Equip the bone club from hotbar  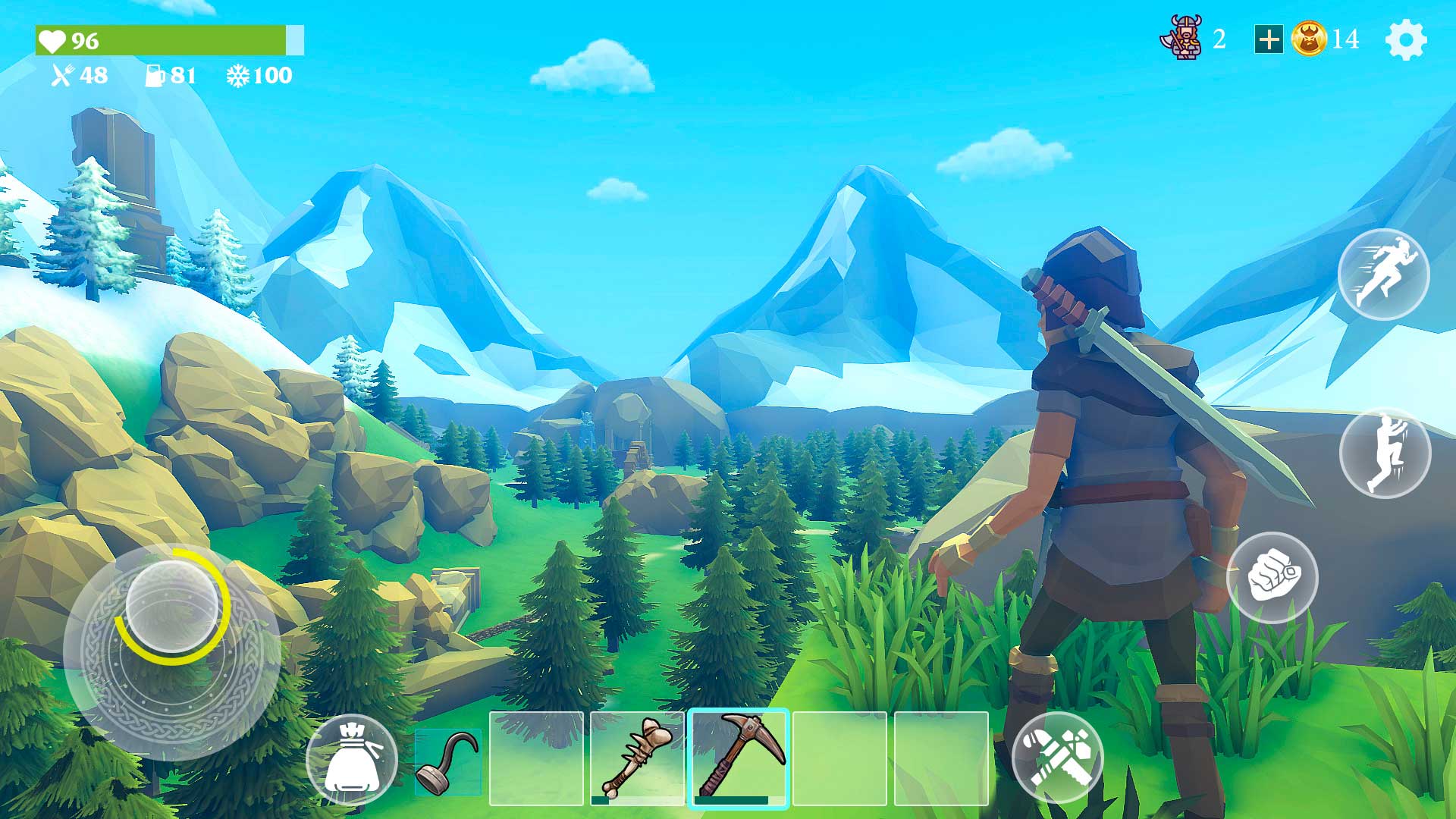(637, 758)
